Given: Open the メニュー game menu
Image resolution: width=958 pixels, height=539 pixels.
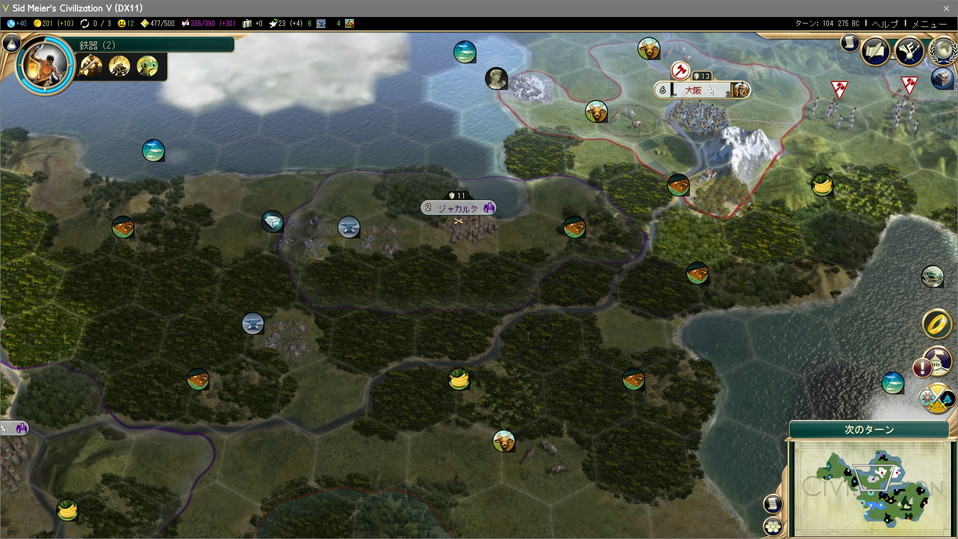Looking at the screenshot, I should point(929,23).
